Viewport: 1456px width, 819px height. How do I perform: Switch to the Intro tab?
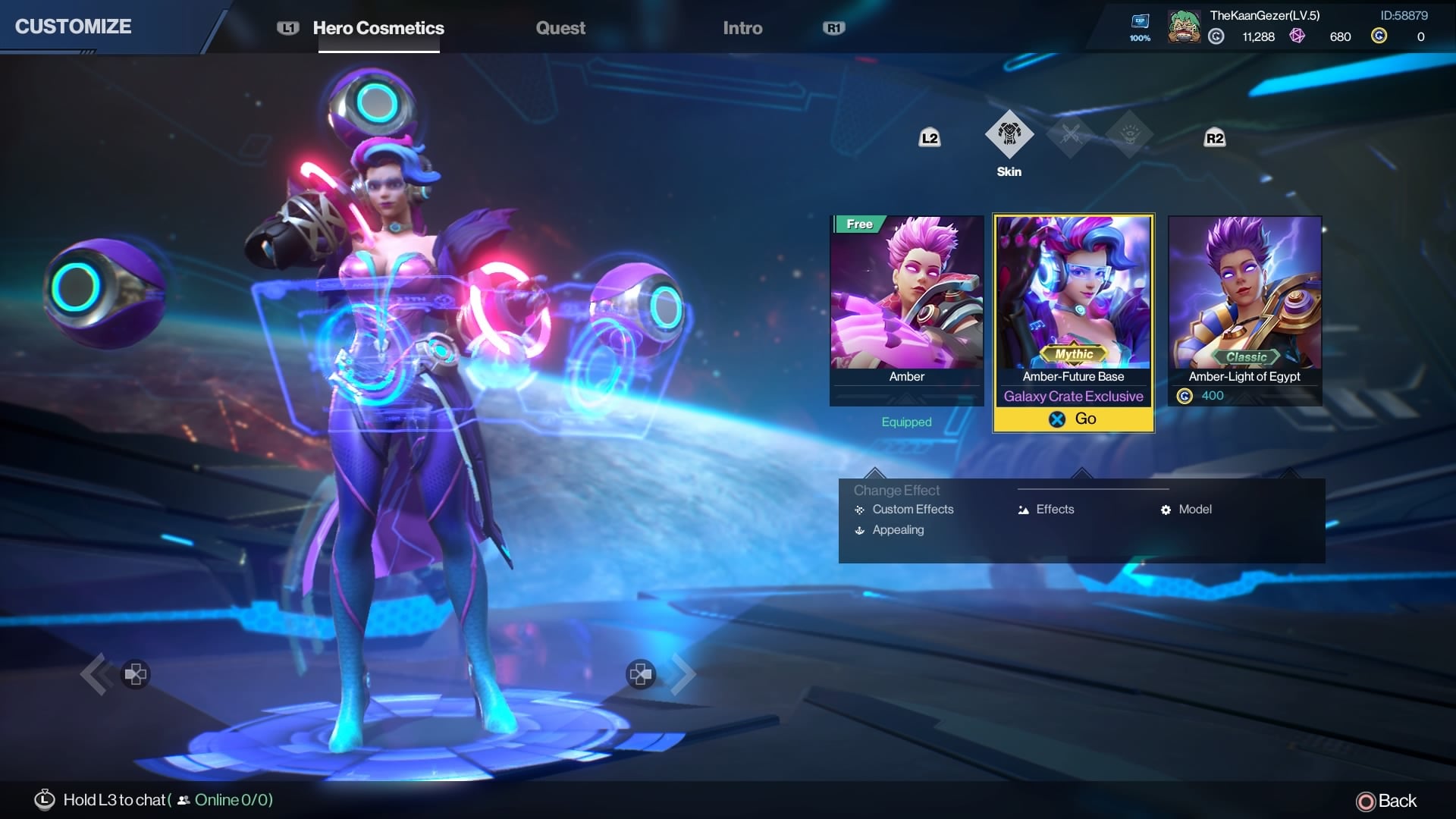click(x=742, y=28)
